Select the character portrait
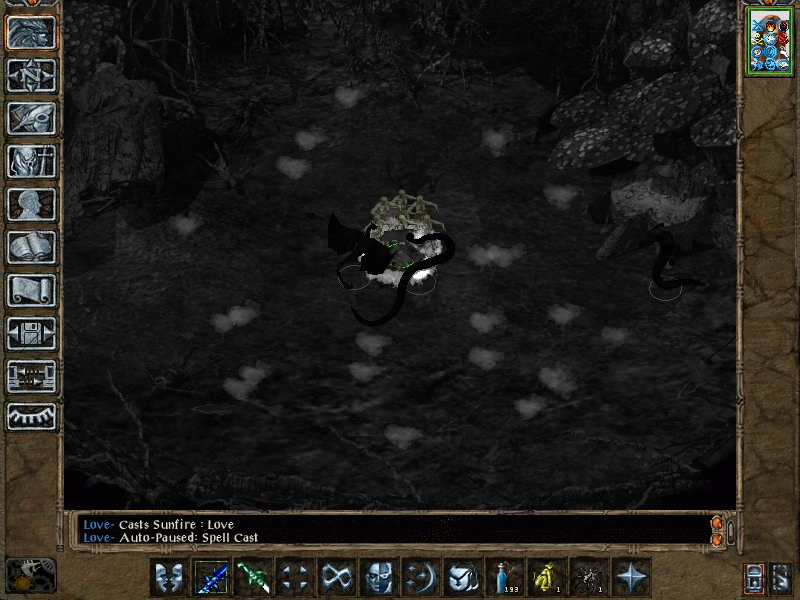800x600 pixels. (769, 42)
